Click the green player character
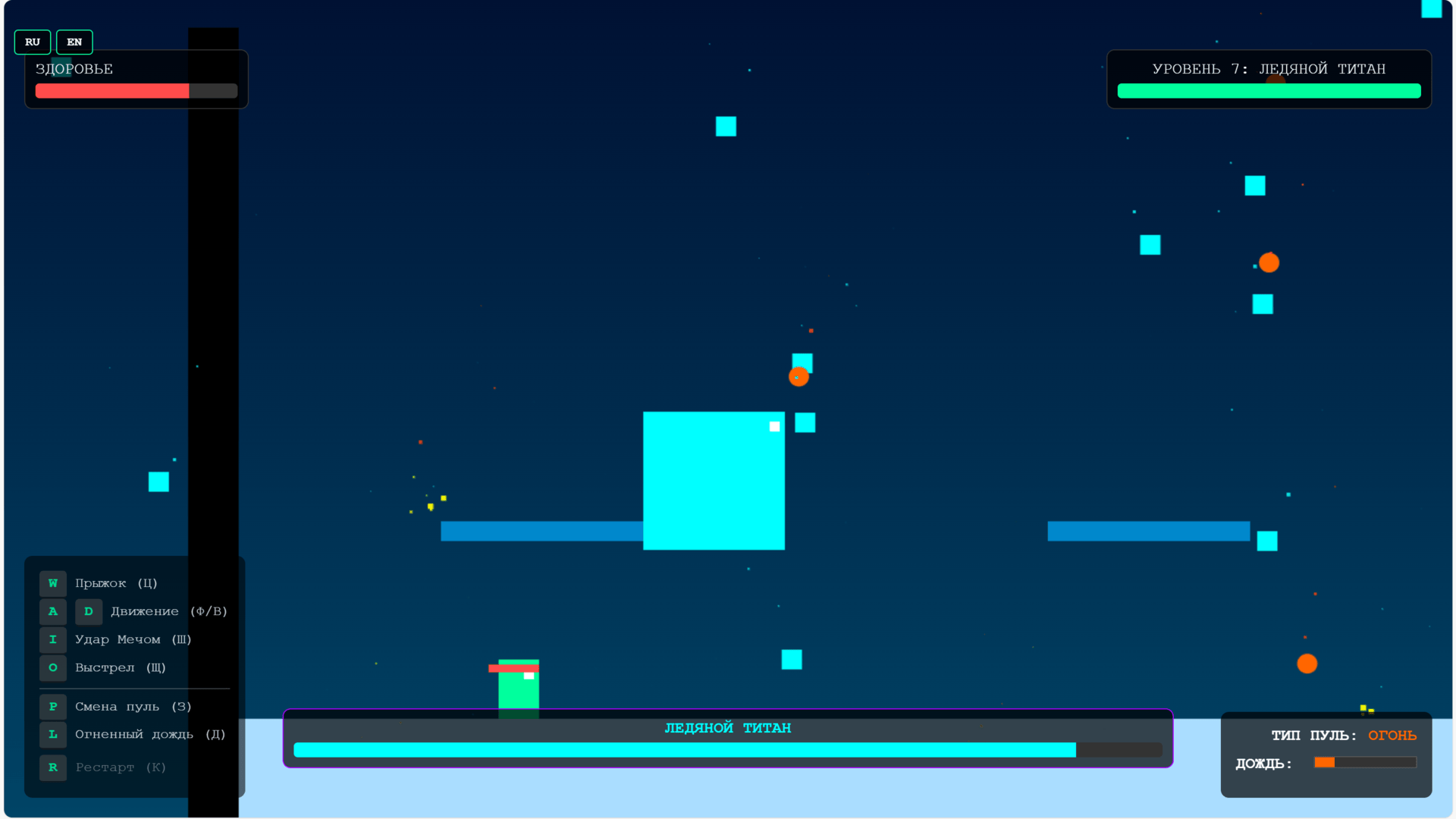 coord(518,686)
